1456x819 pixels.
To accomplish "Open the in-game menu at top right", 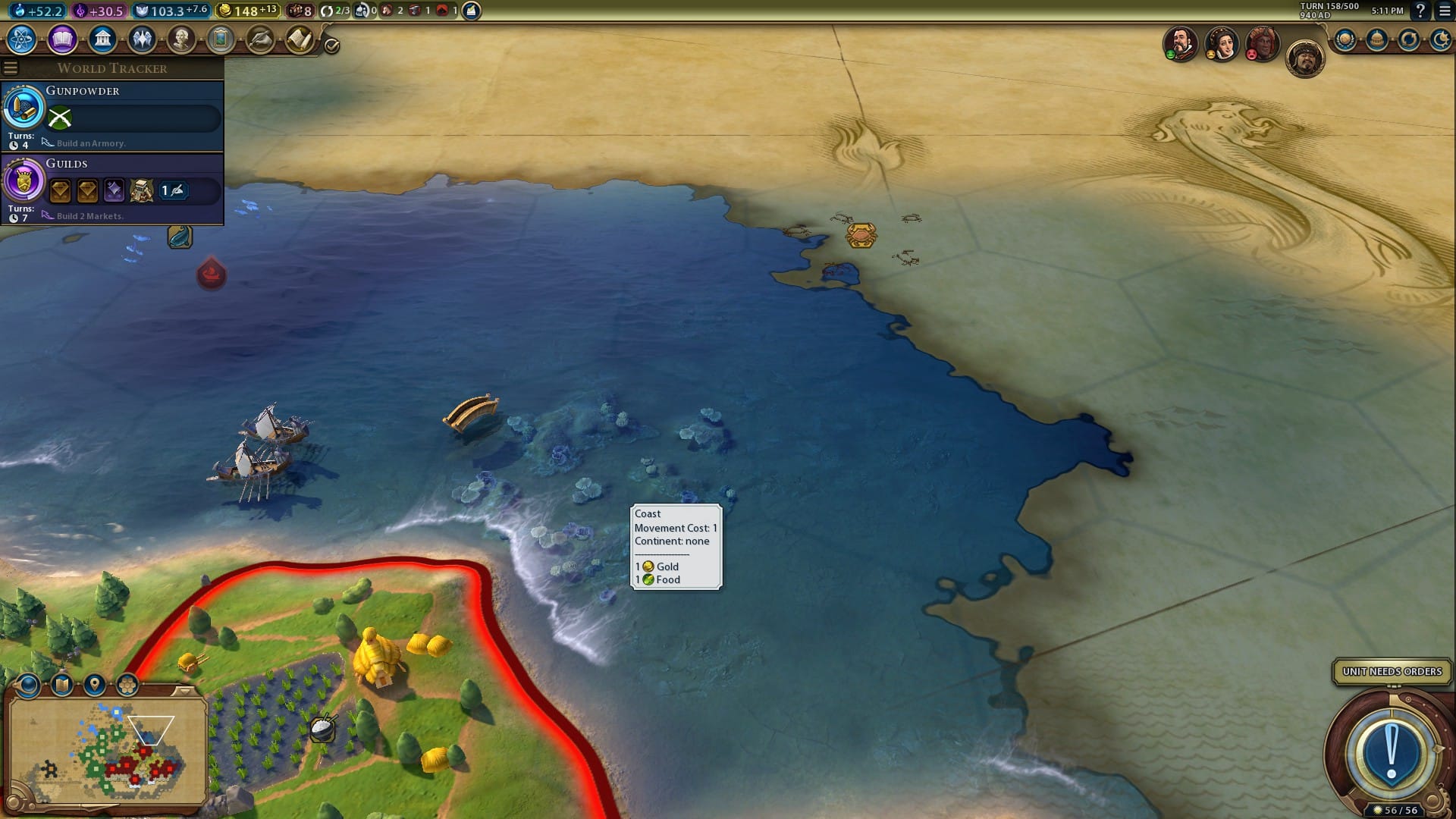I will pos(1445,12).
